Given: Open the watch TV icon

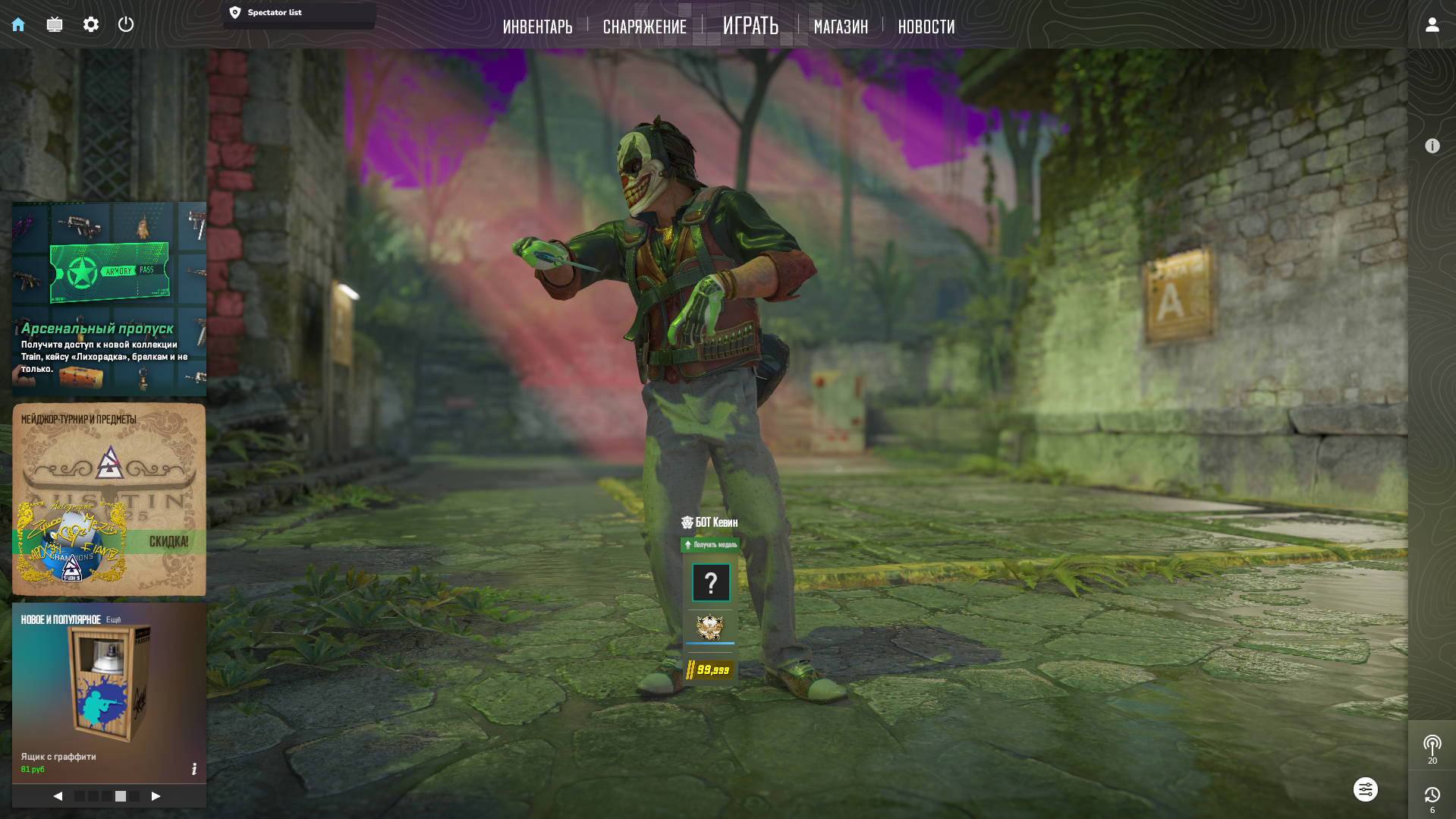Looking at the screenshot, I should pos(55,24).
